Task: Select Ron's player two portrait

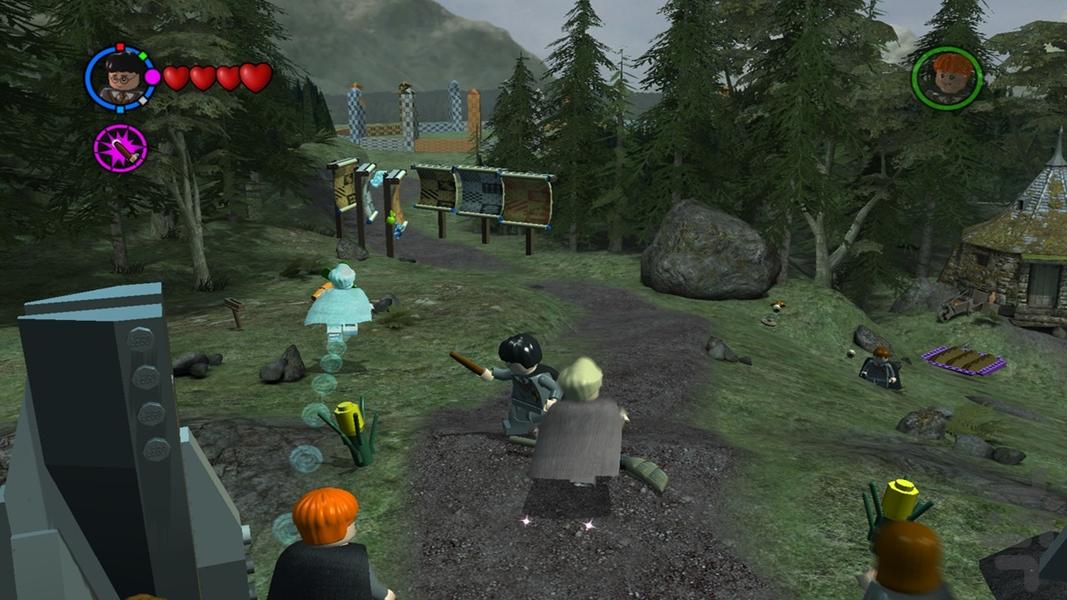Action: pyautogui.click(x=946, y=78)
